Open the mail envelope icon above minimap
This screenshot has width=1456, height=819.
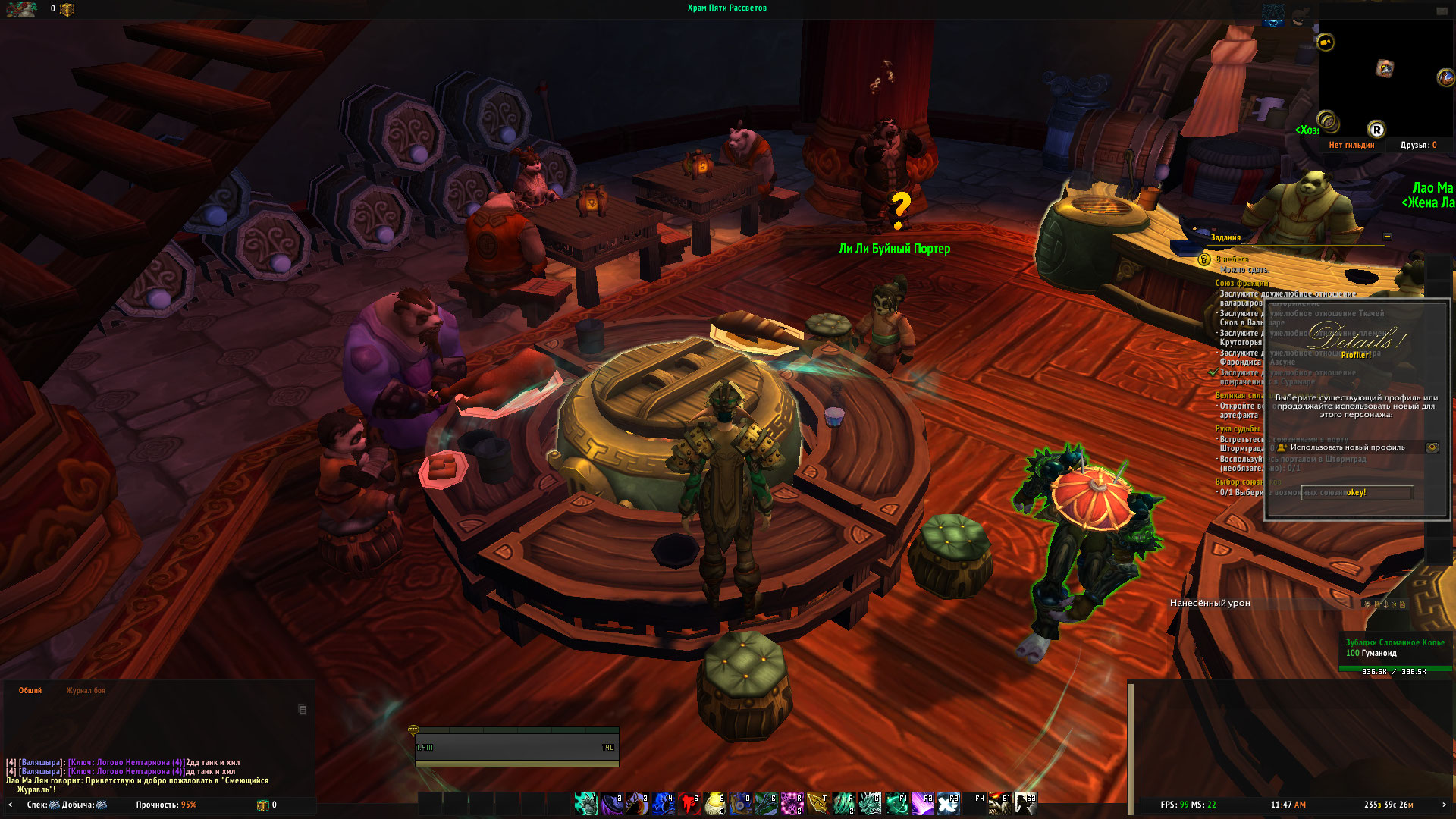(x=1442, y=11)
